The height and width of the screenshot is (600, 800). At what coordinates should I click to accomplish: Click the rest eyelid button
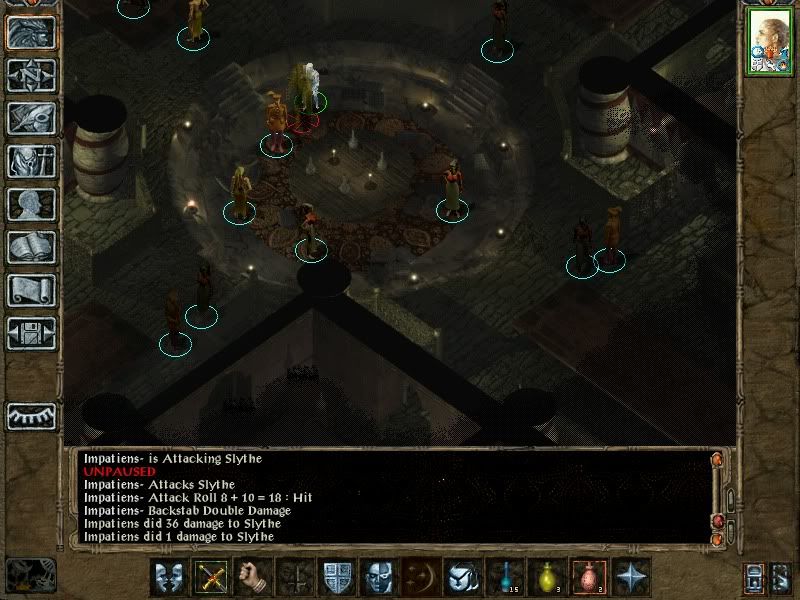31,414
